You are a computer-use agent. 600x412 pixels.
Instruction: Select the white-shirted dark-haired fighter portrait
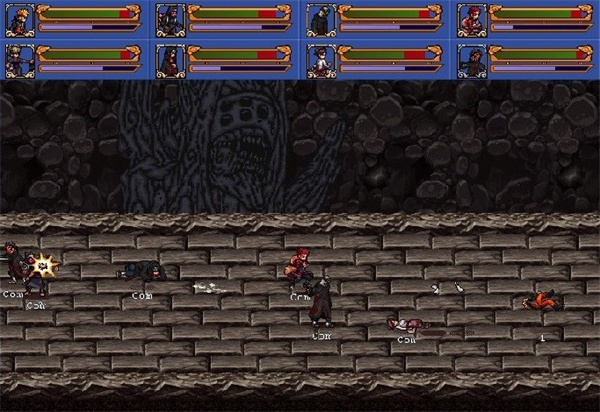click(320, 60)
